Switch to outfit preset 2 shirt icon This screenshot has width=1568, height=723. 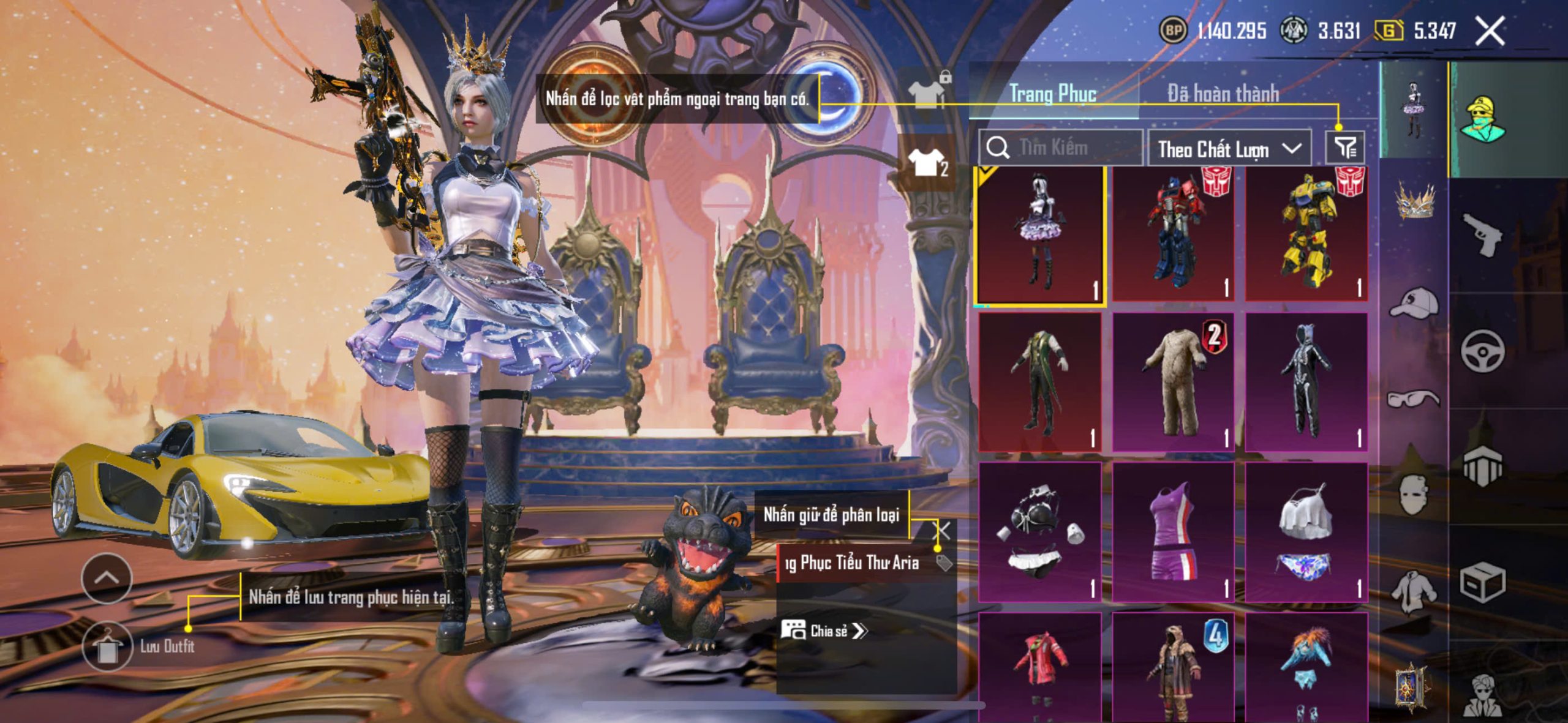(927, 163)
